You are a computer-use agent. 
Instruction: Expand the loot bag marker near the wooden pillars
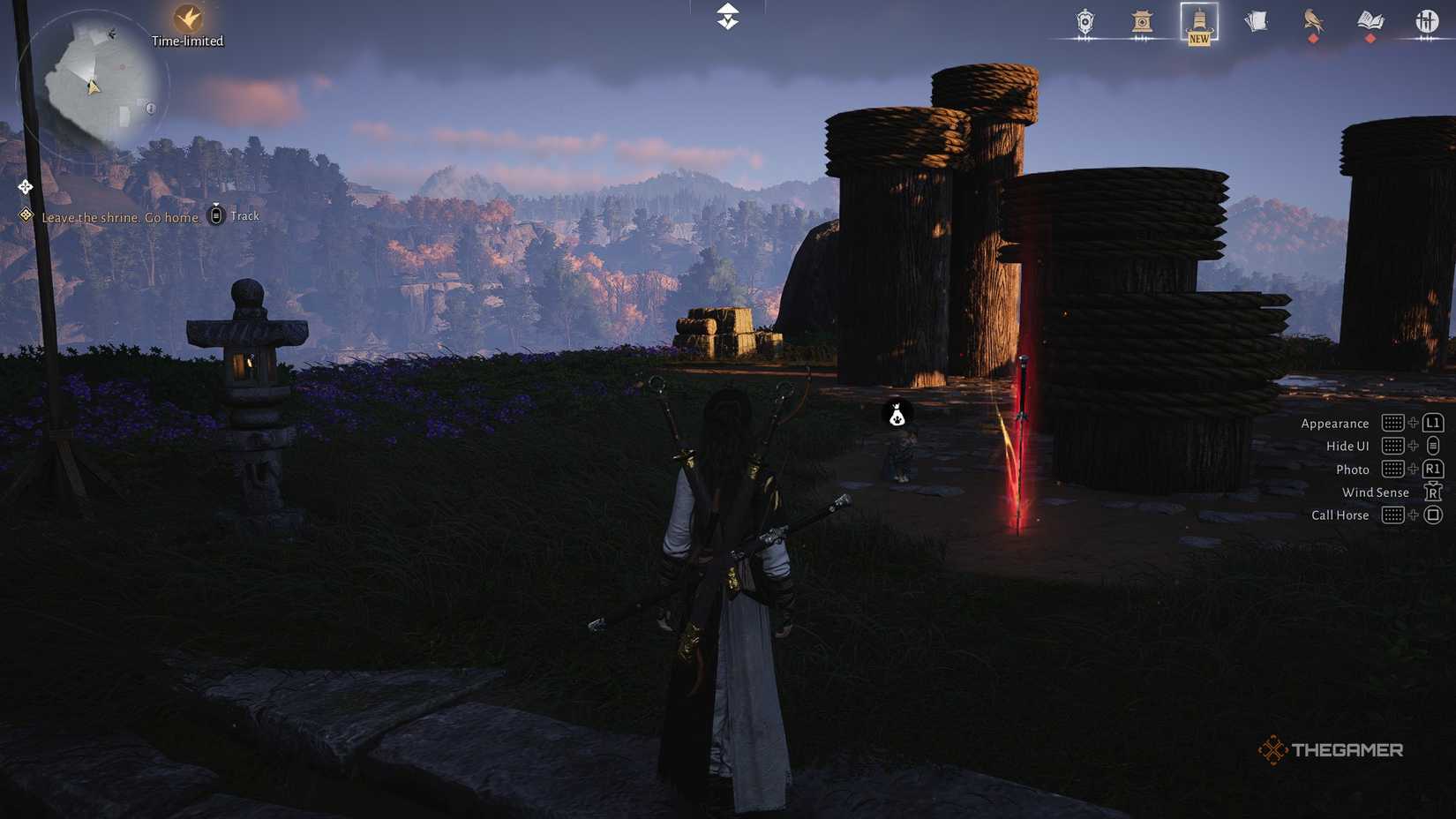[x=897, y=415]
